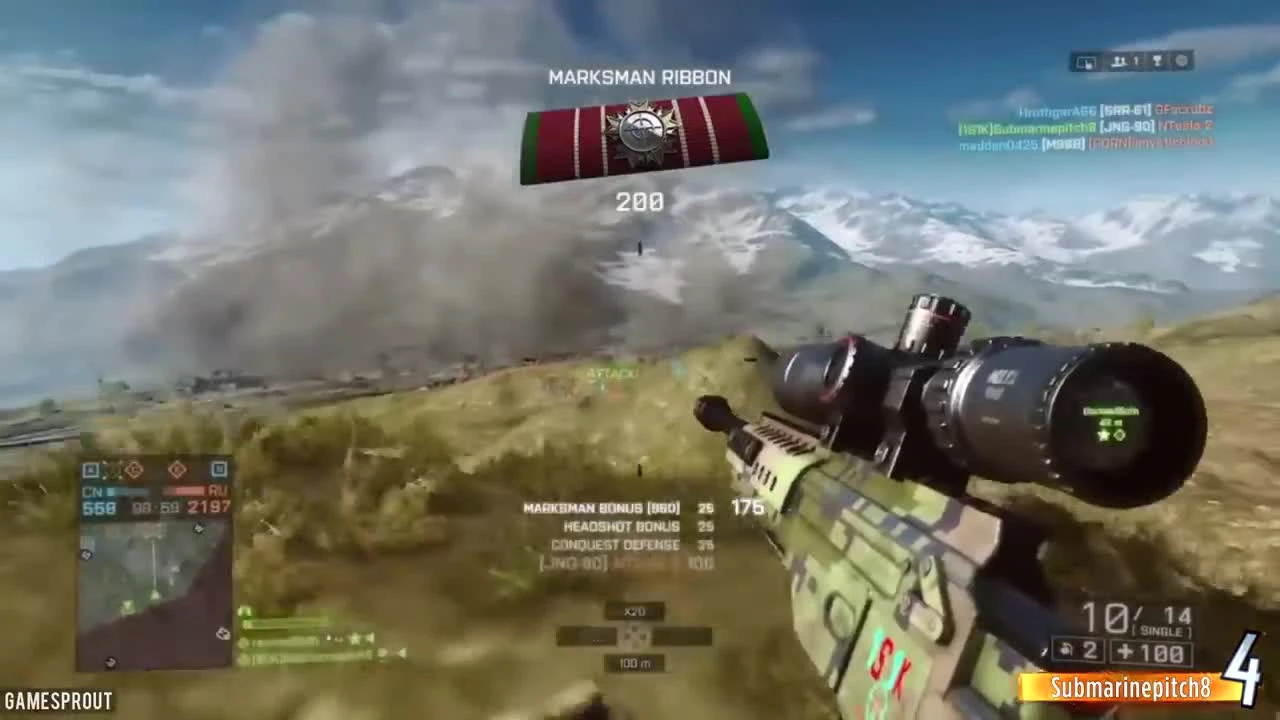Select objective A icon on the minimap
The height and width of the screenshot is (720, 1280).
(91, 470)
